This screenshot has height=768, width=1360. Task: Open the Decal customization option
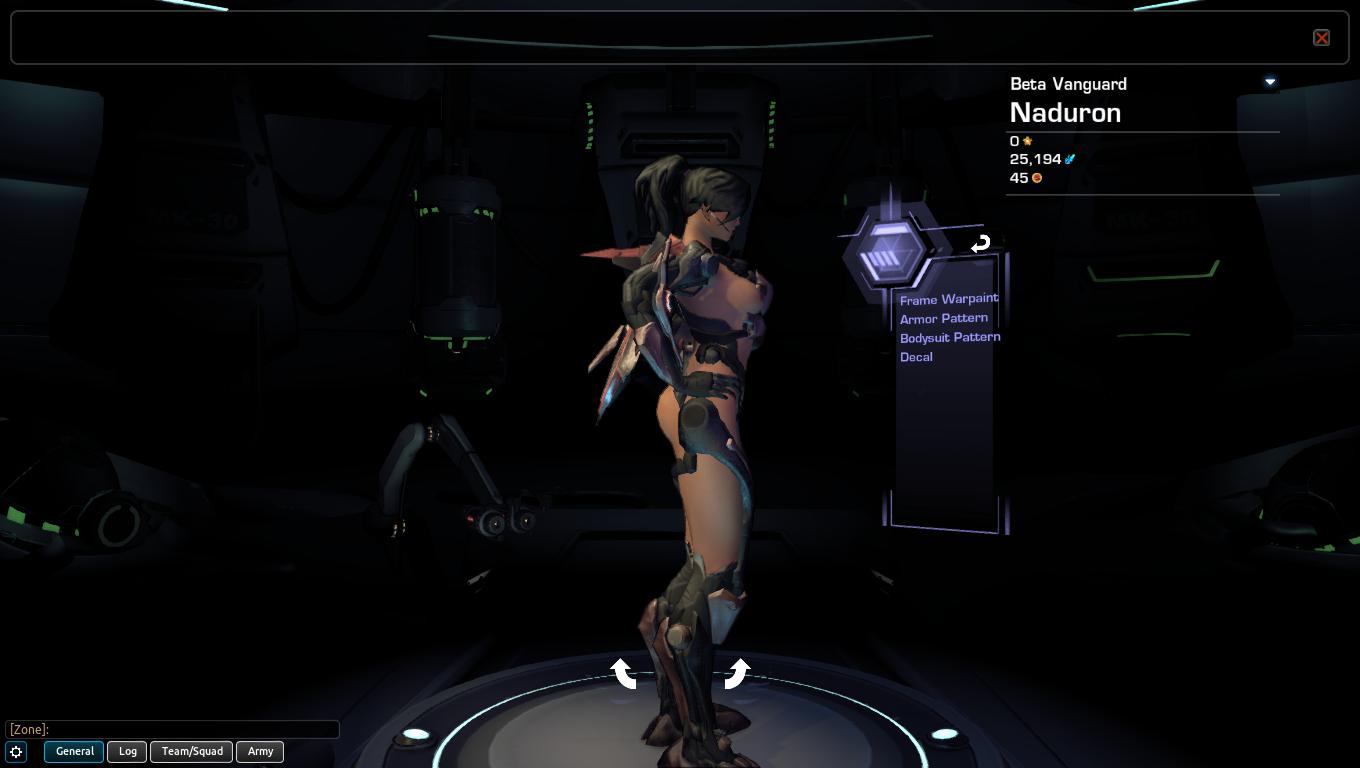pyautogui.click(x=916, y=357)
